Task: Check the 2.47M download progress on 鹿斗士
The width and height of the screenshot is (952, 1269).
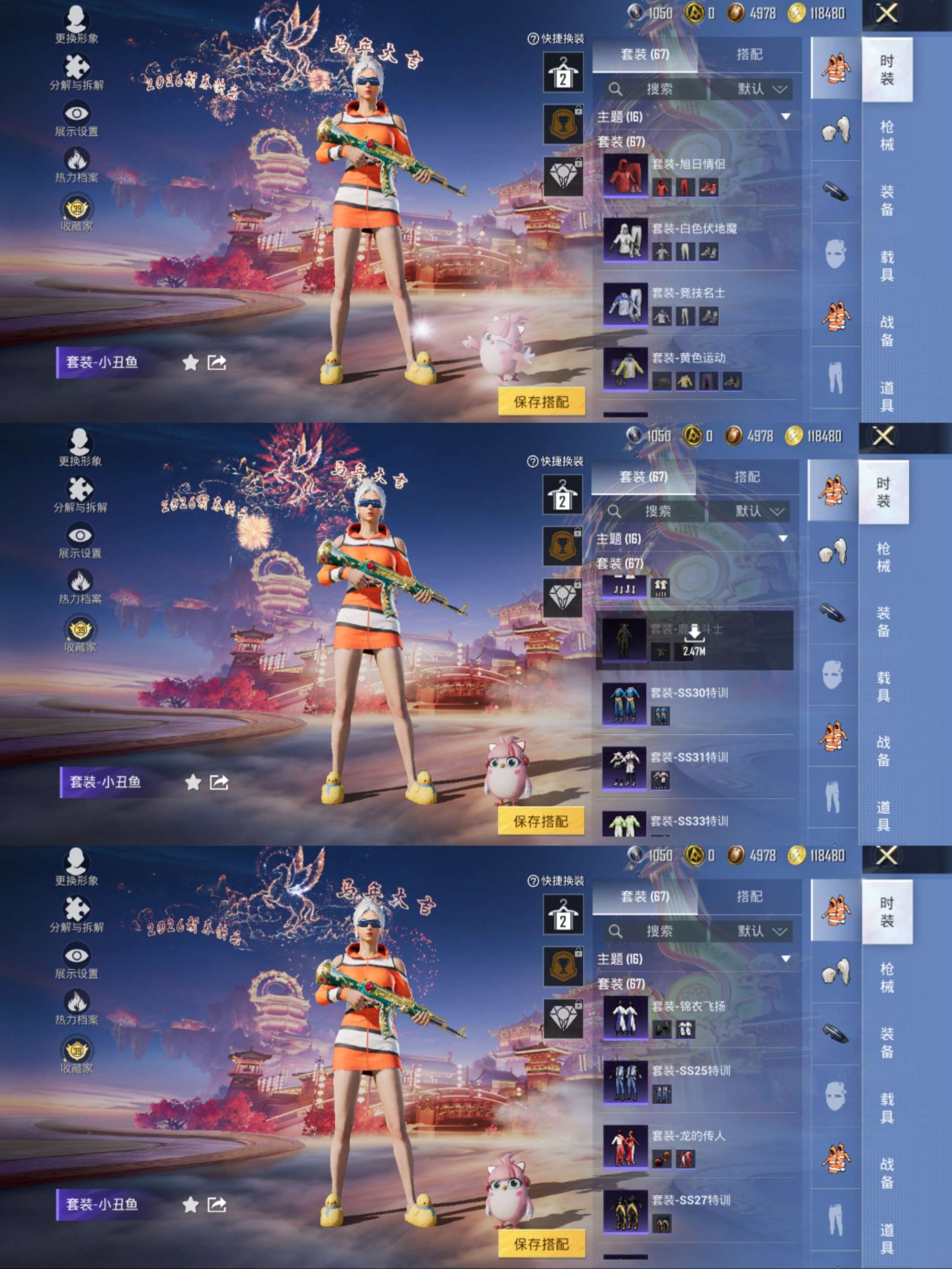Action: [694, 653]
